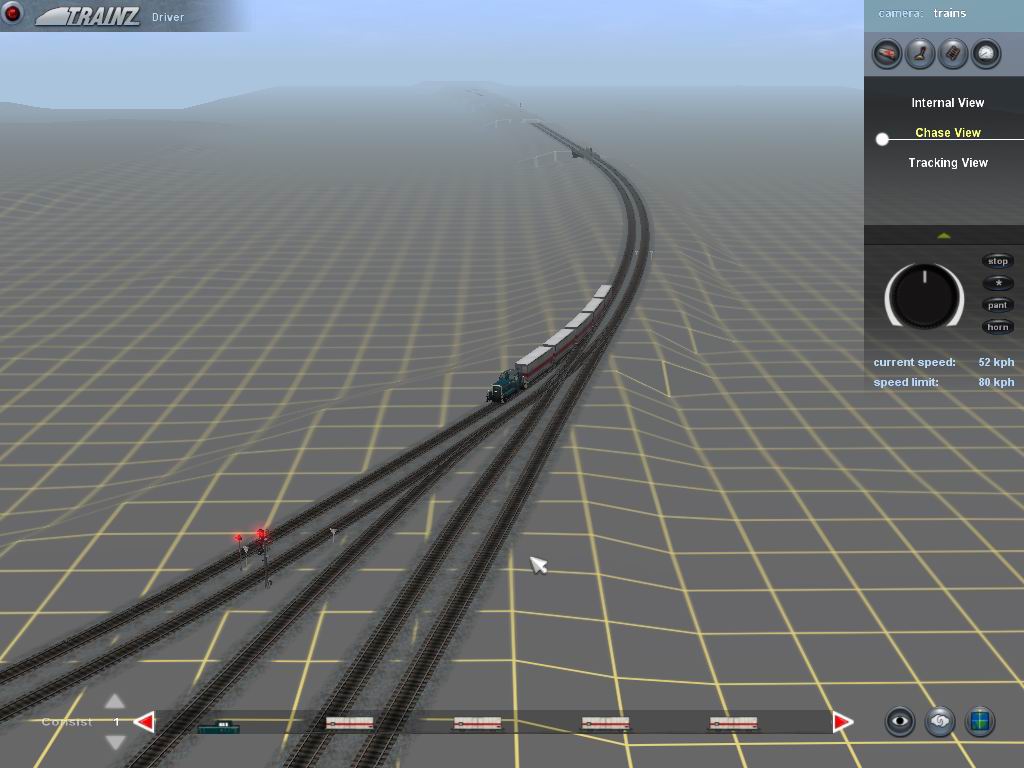Toggle the pant button
This screenshot has width=1024, height=768.
coord(998,305)
